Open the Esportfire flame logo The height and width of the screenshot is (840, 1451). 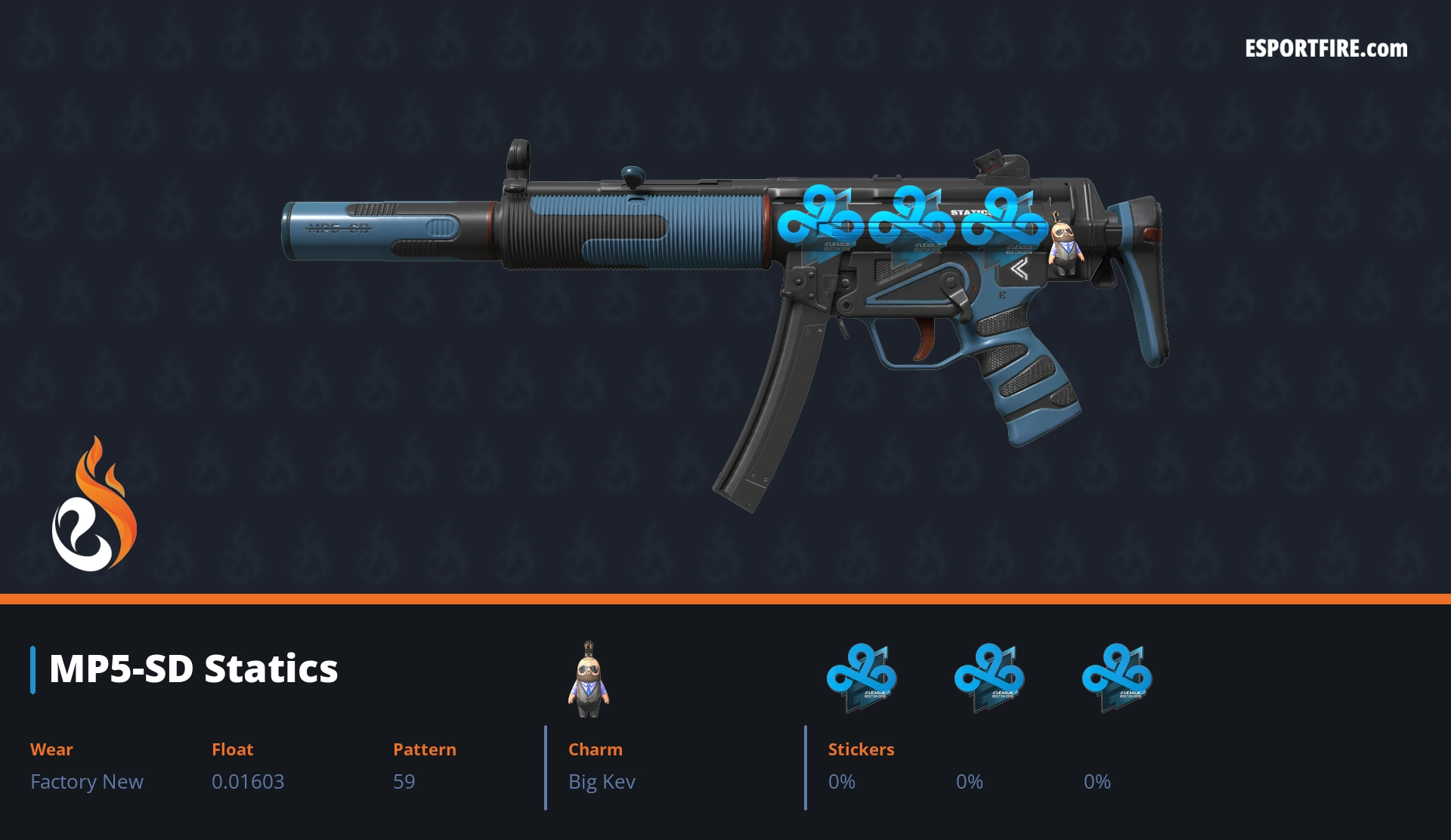click(94, 506)
